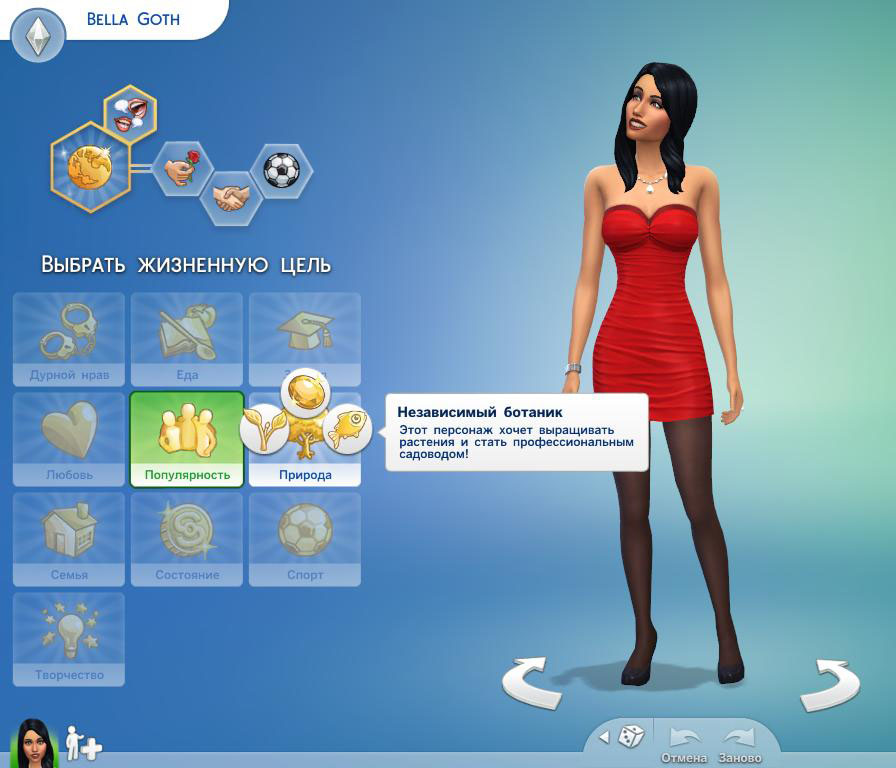The image size is (896, 768).
Task: Choose the Спорт aspiration category
Action: 305,538
